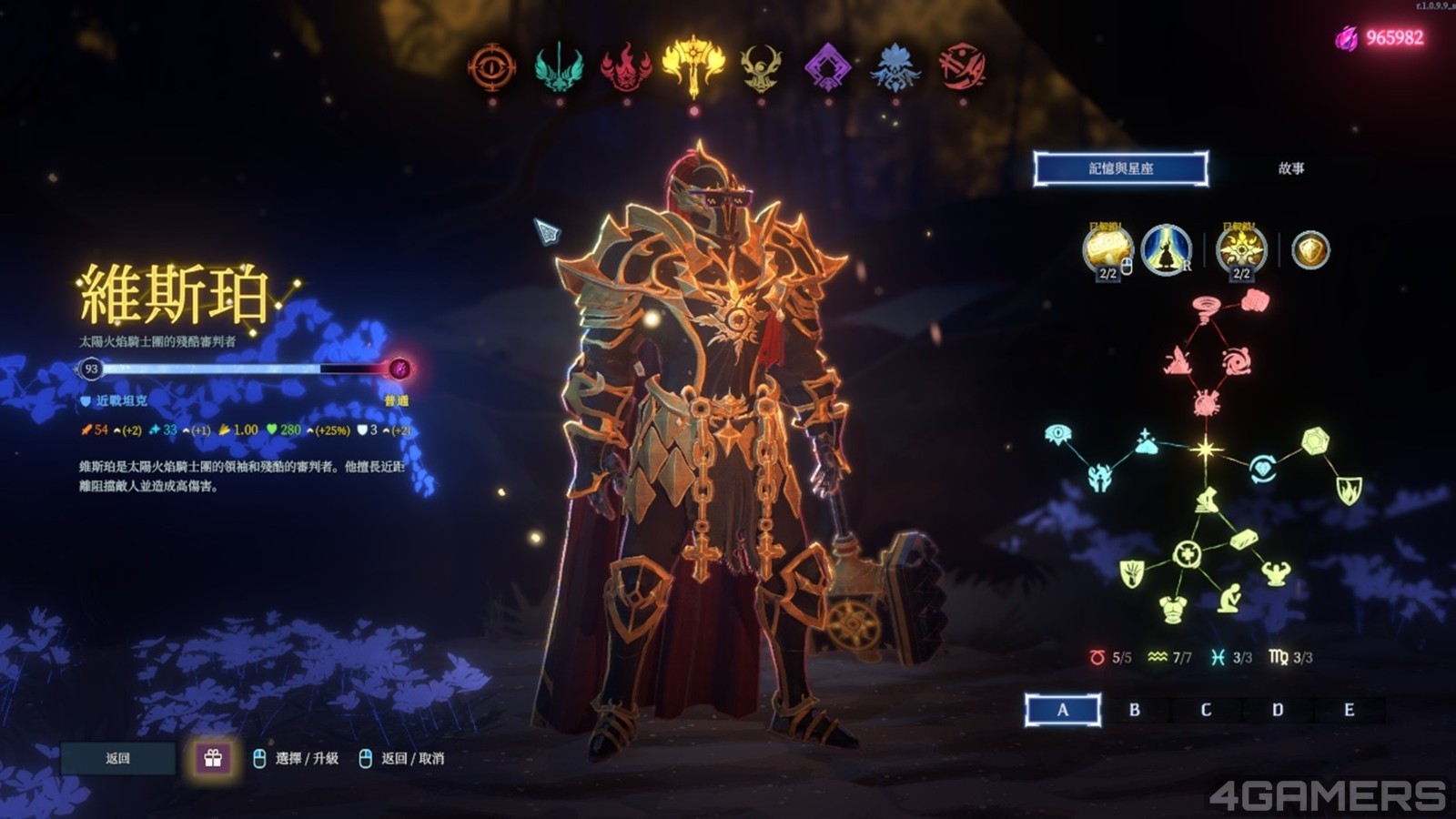Click the red tornado constellation node
This screenshot has height=819, width=1456.
coord(1208,307)
